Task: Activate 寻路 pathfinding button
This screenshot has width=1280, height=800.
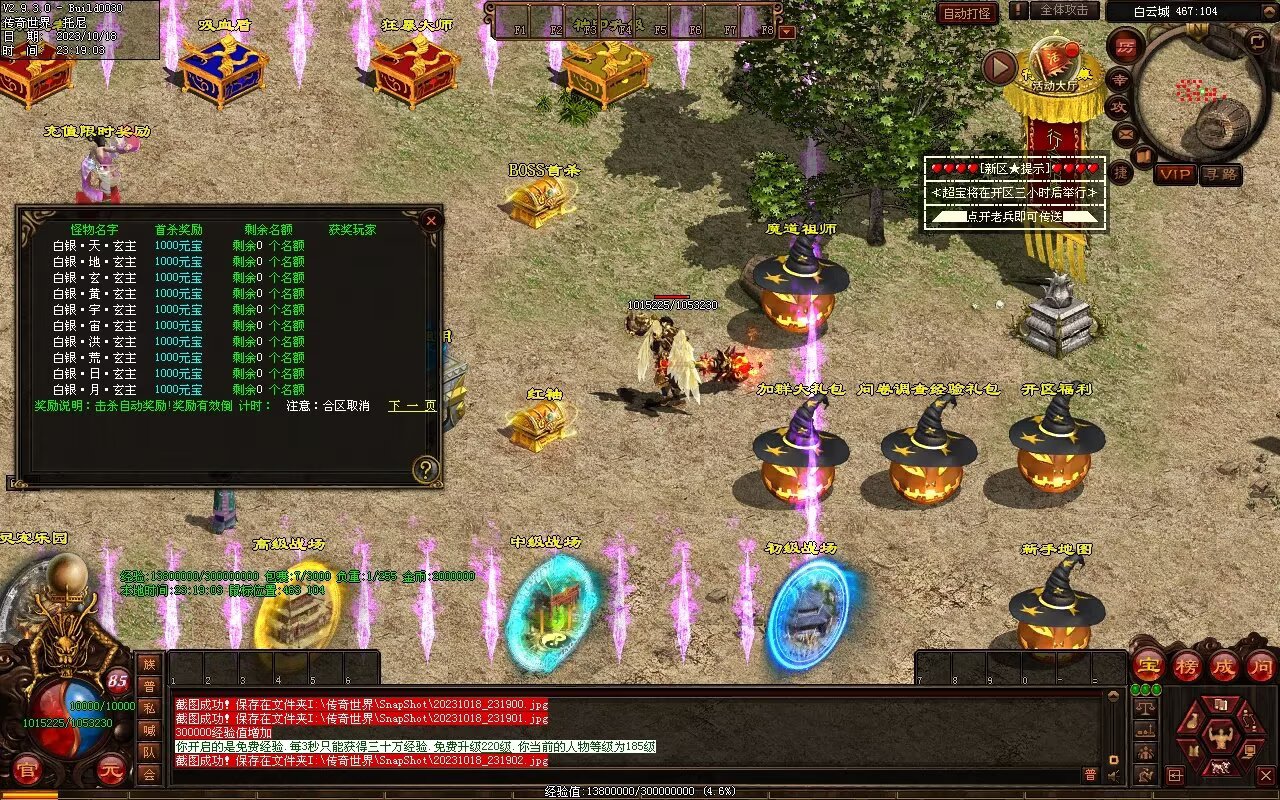Action: tap(1220, 174)
